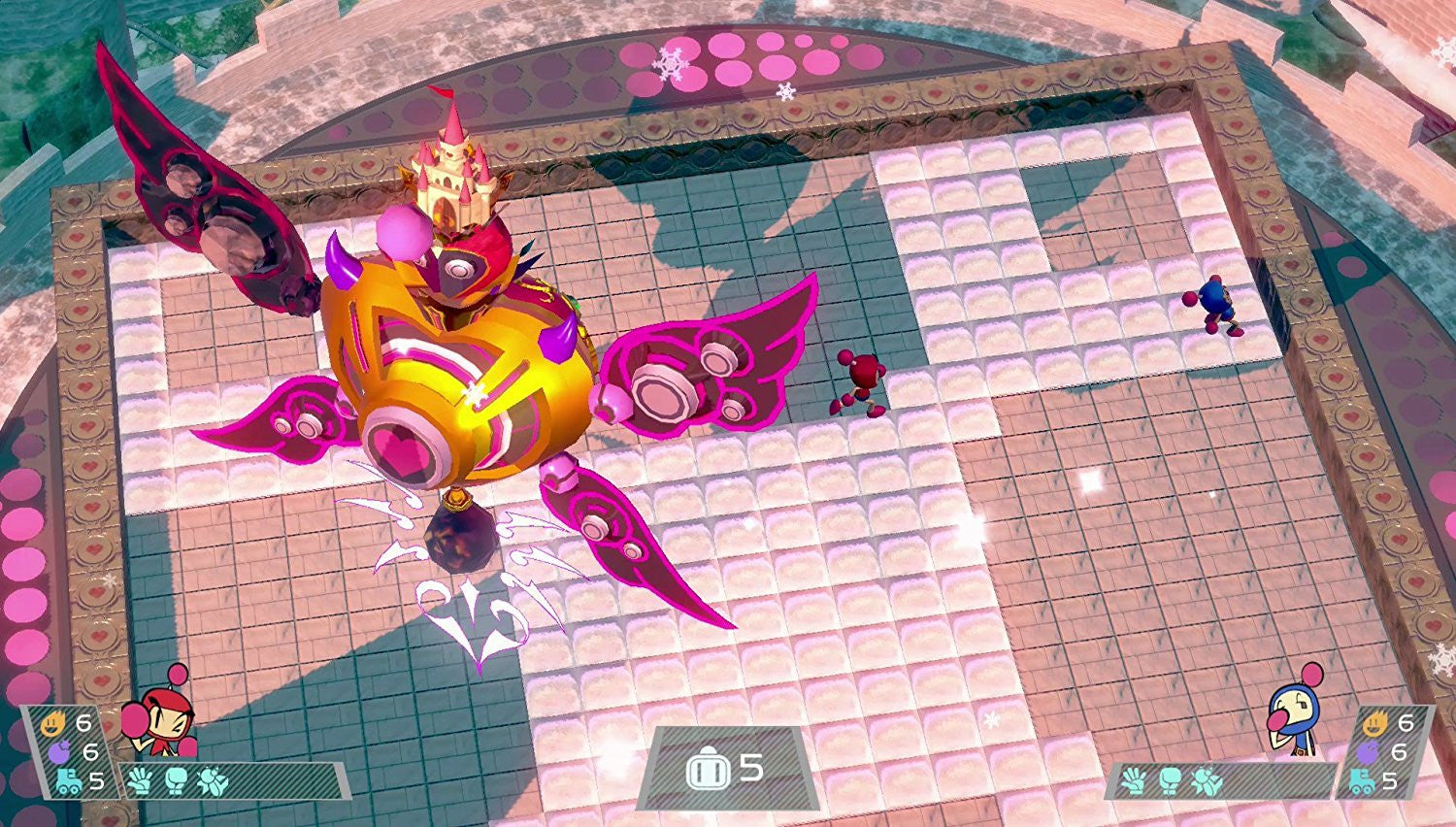Select Blue Bomber's boxing glove punch icon
Viewport: 1456px width, 827px height.
[x=1170, y=779]
